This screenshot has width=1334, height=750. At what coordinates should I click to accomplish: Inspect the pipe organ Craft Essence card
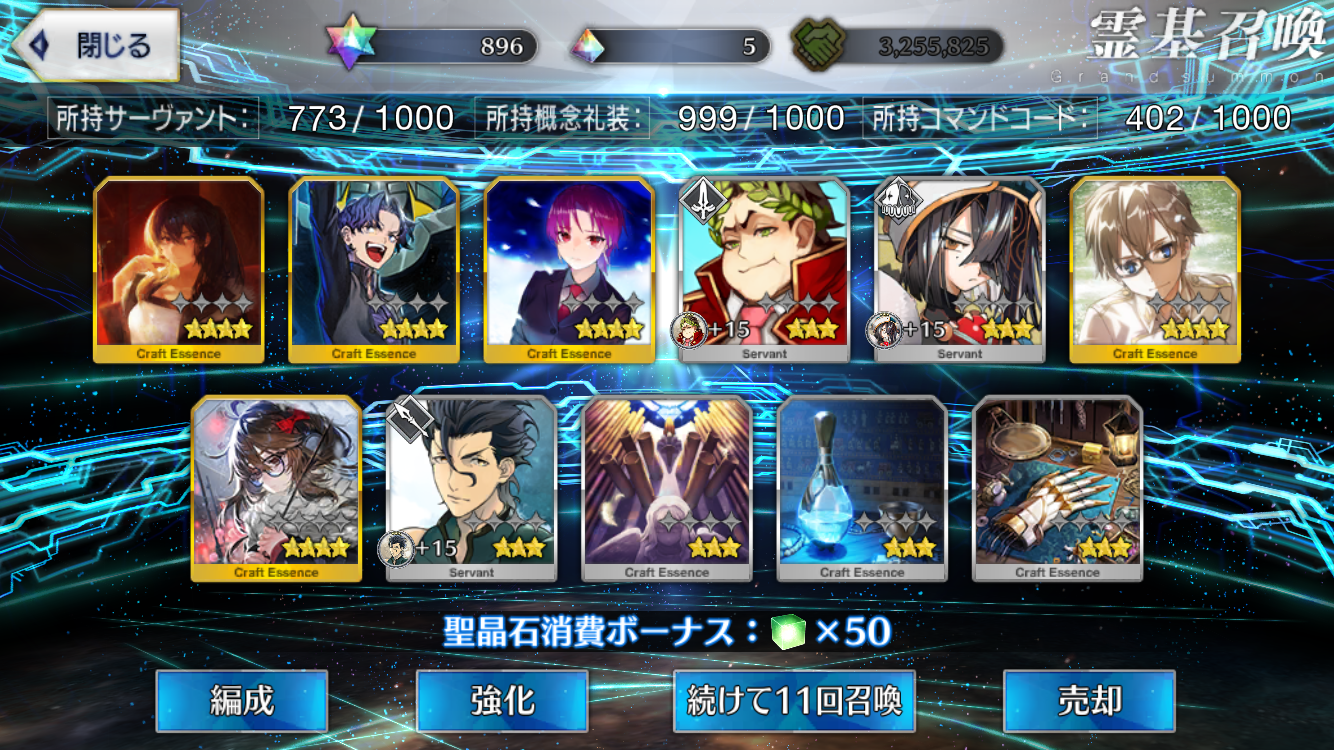pos(667,488)
